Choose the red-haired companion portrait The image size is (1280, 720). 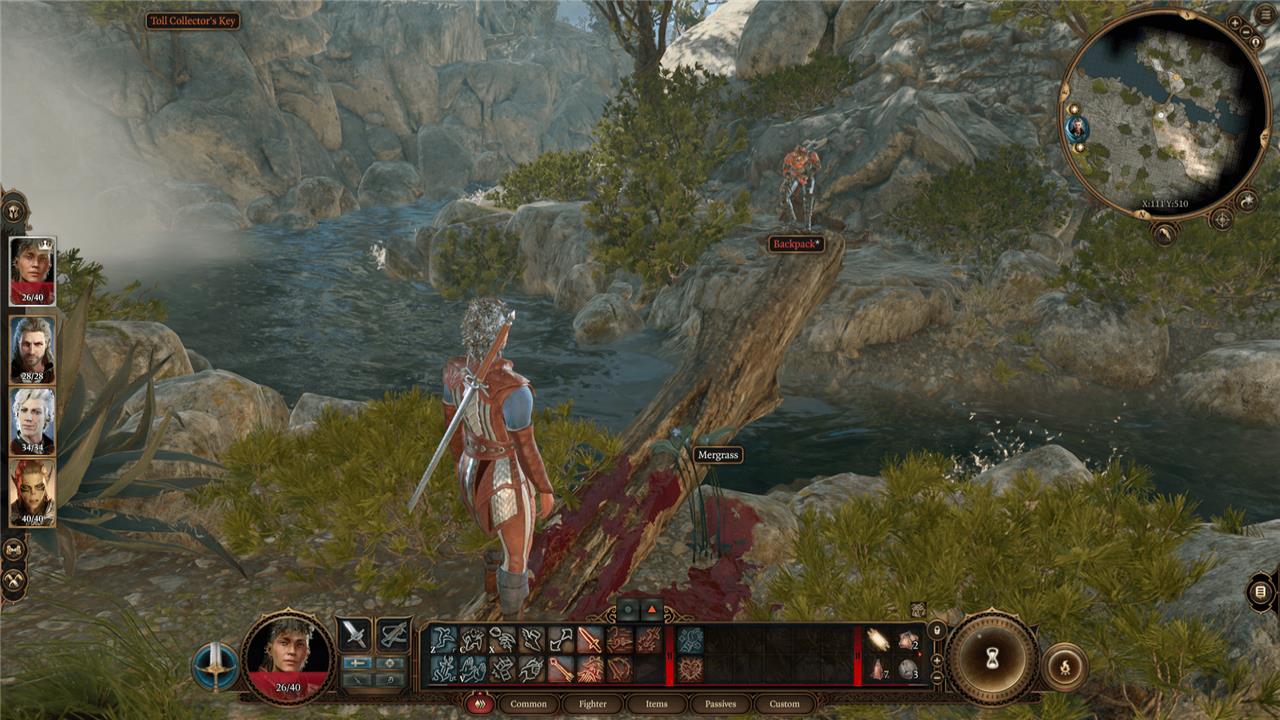pyautogui.click(x=33, y=490)
